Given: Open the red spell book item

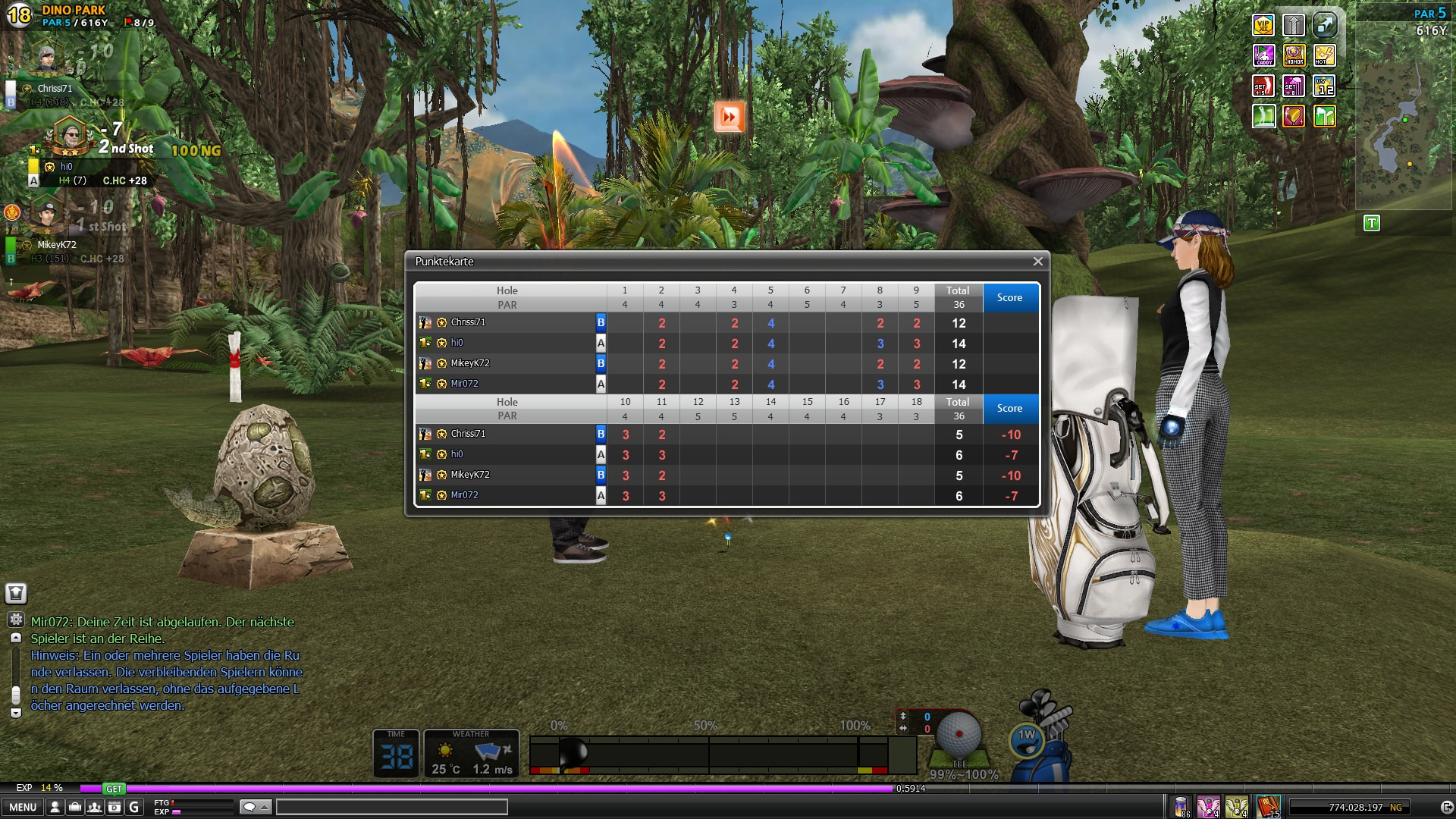Looking at the screenshot, I should [x=1268, y=806].
